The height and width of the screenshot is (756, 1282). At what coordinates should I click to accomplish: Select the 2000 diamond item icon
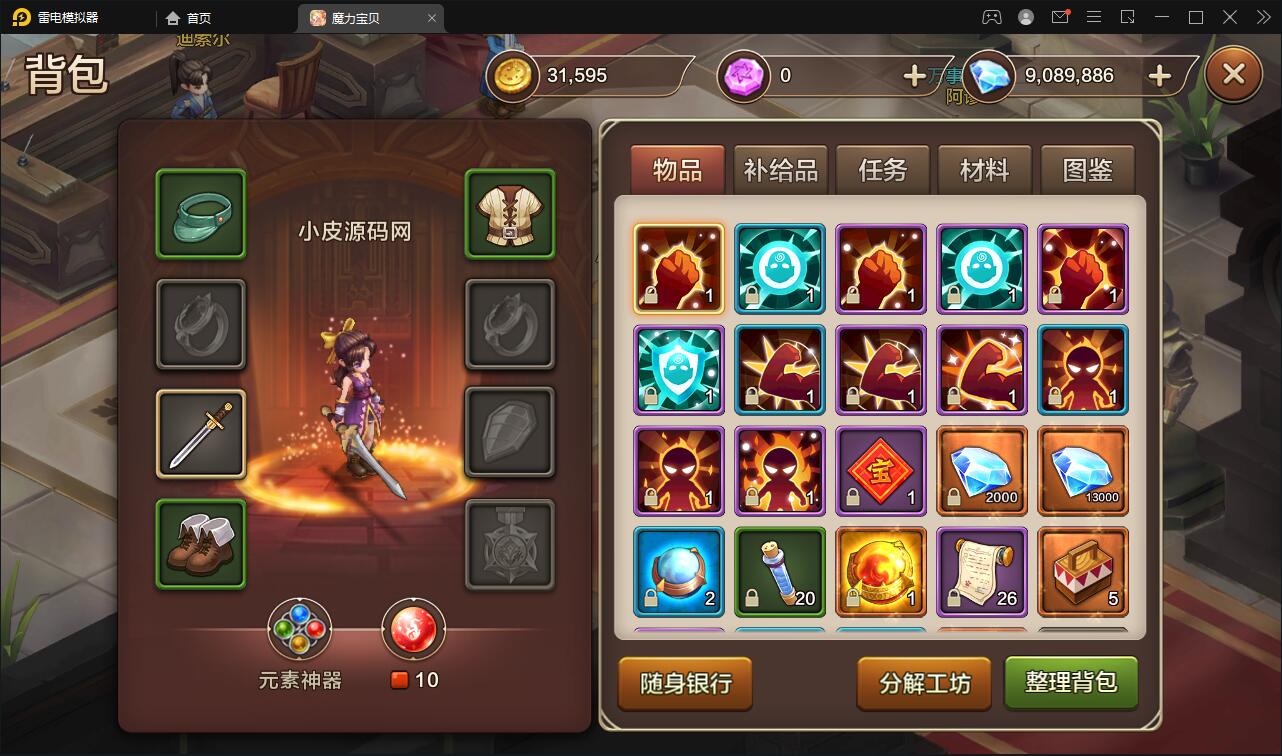(x=981, y=470)
